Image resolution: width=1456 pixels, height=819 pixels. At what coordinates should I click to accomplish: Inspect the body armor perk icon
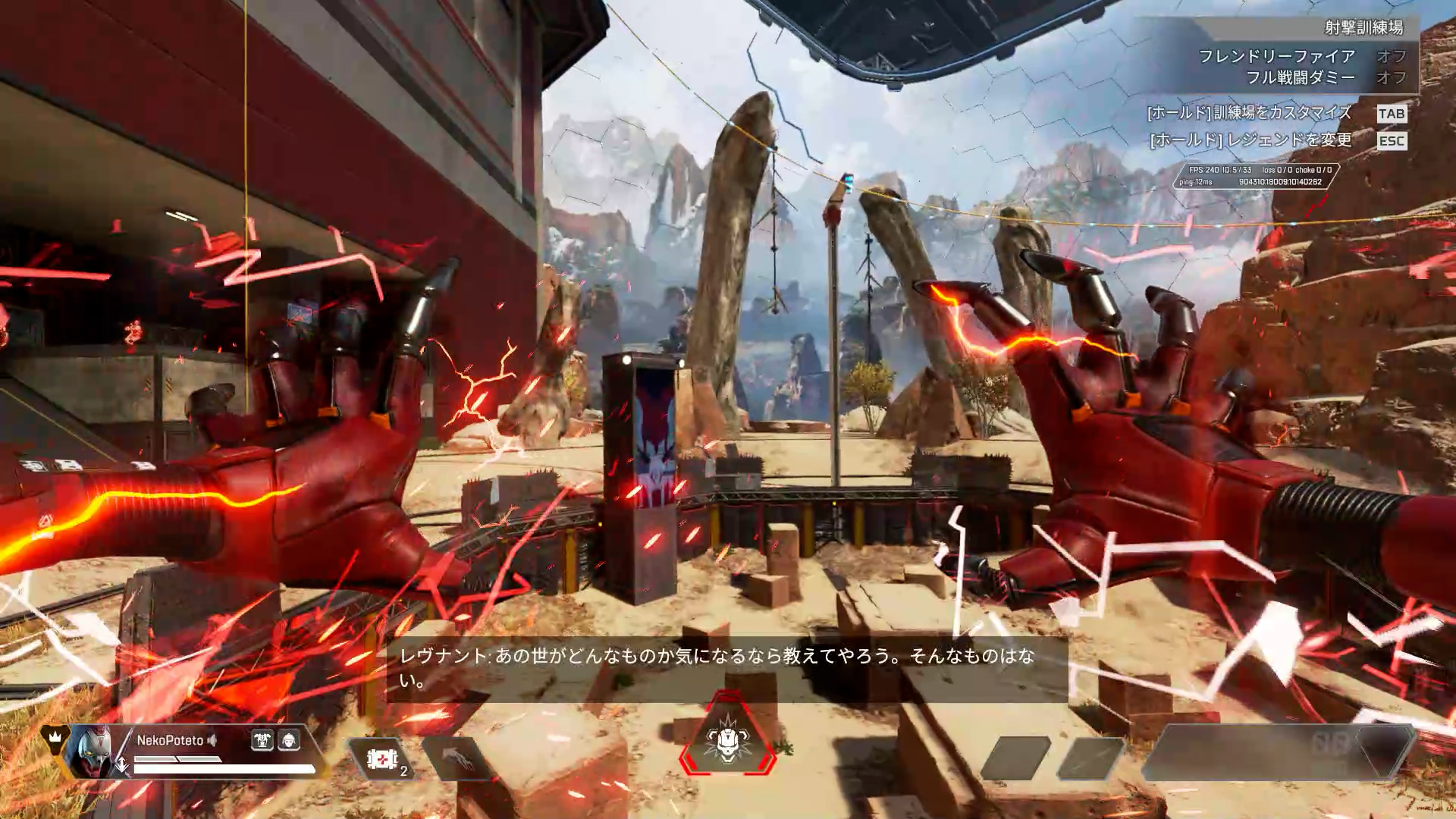click(262, 740)
